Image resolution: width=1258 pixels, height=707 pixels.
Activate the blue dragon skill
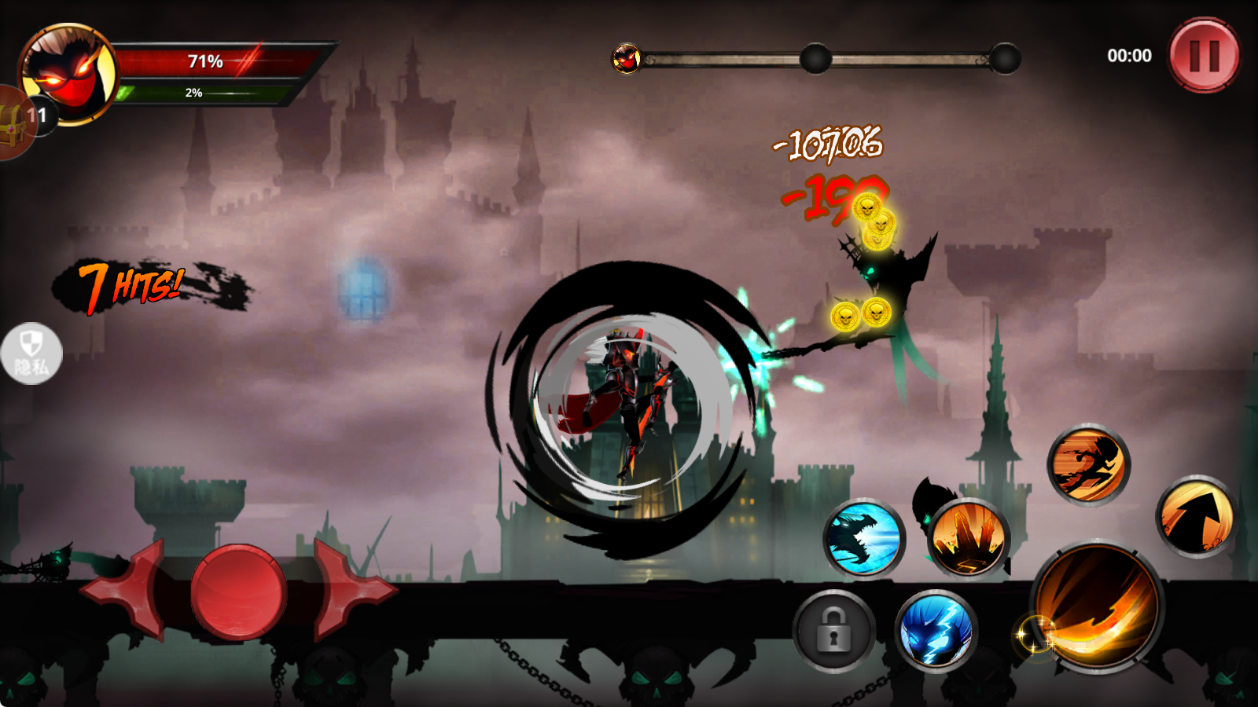point(864,538)
